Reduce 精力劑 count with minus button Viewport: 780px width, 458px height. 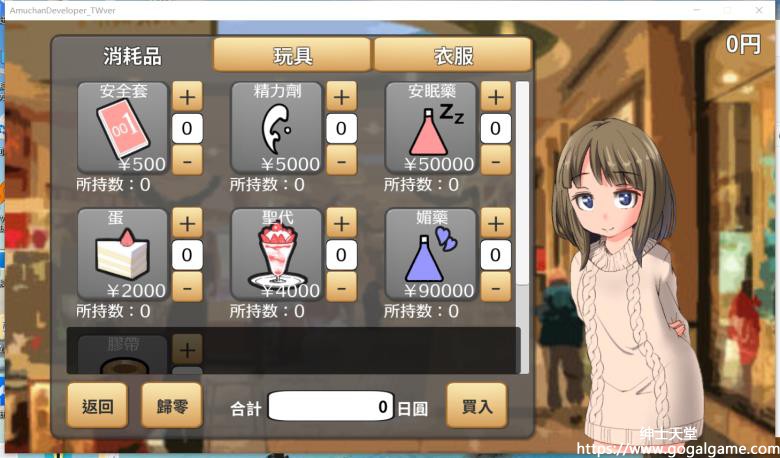[x=341, y=158]
